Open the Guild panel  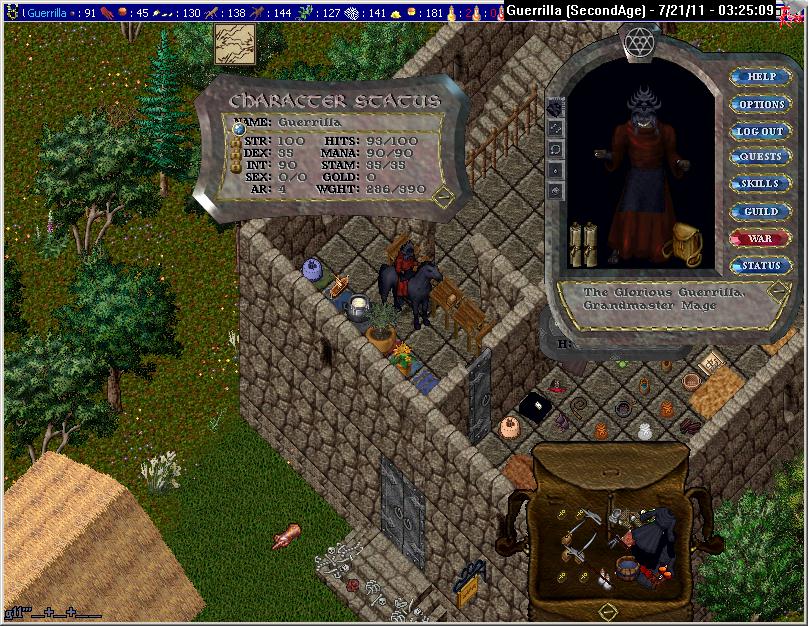[x=761, y=212]
